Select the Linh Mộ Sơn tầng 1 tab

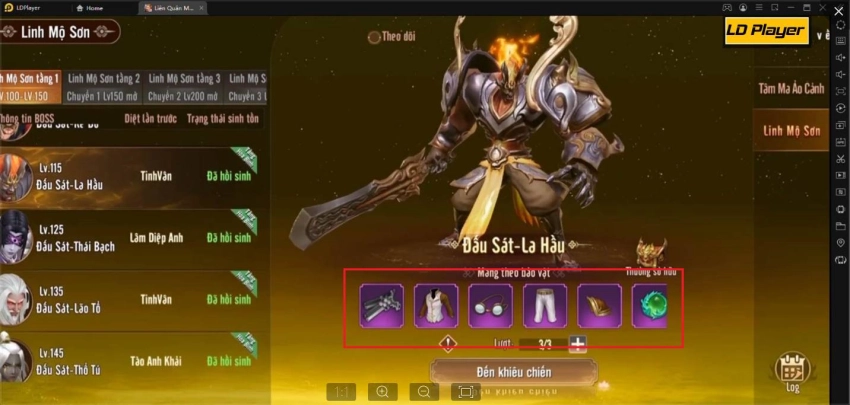pyautogui.click(x=30, y=84)
